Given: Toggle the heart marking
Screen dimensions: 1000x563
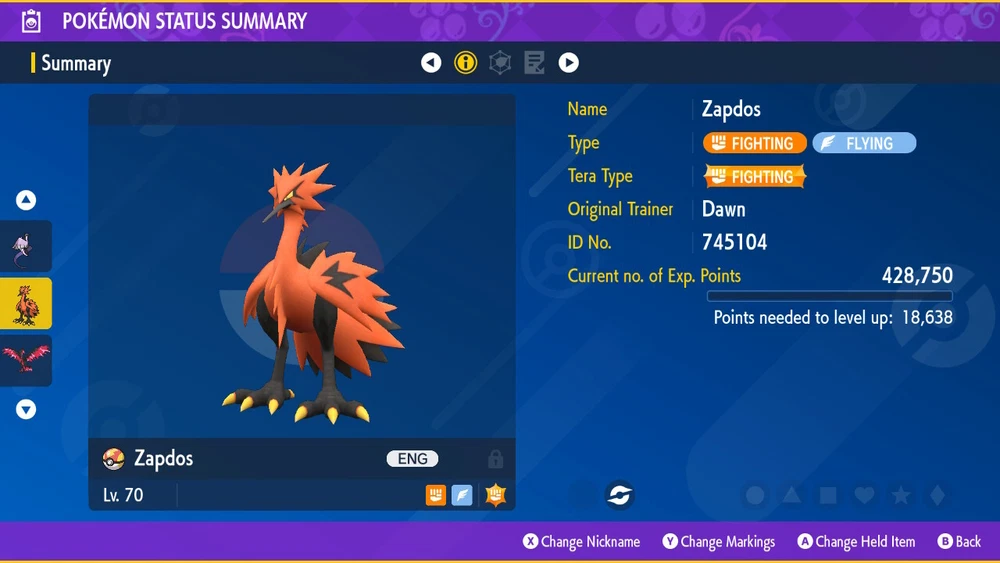Looking at the screenshot, I should pos(864,496).
